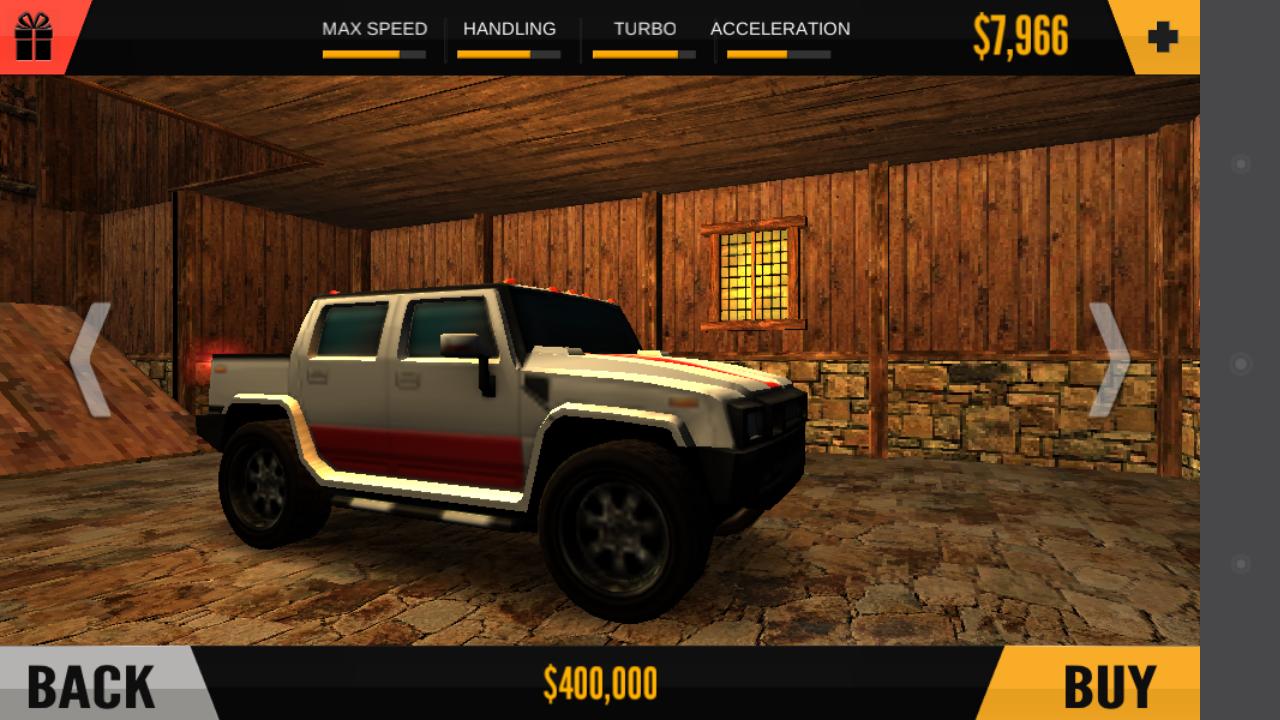The height and width of the screenshot is (720, 1280).
Task: Add more cash with plus button
Action: [x=1162, y=37]
